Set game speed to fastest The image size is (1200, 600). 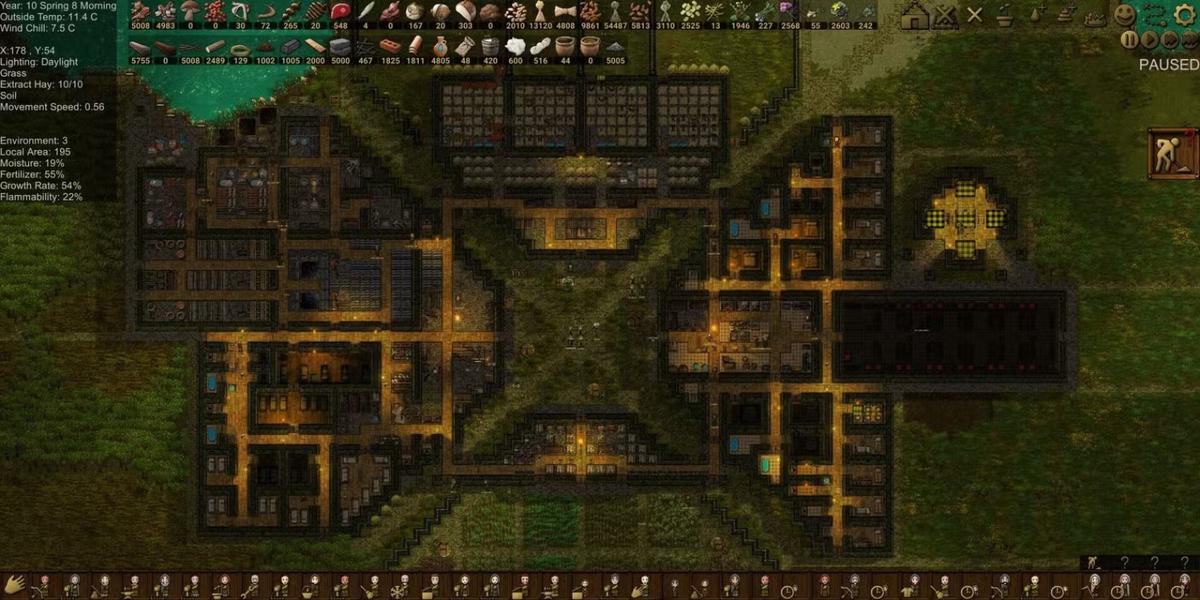(x=1187, y=40)
